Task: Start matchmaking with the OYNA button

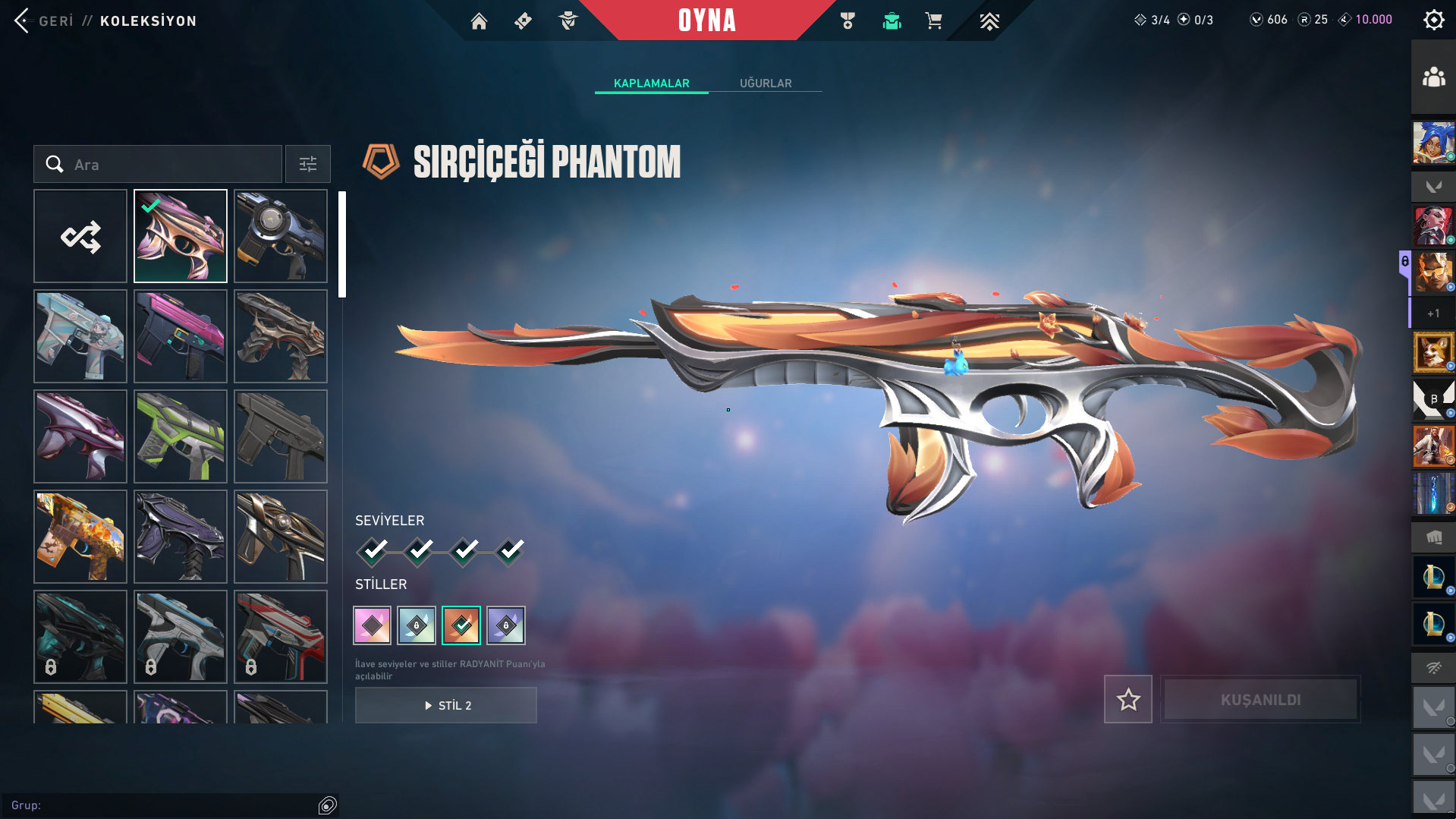Action: (706, 20)
